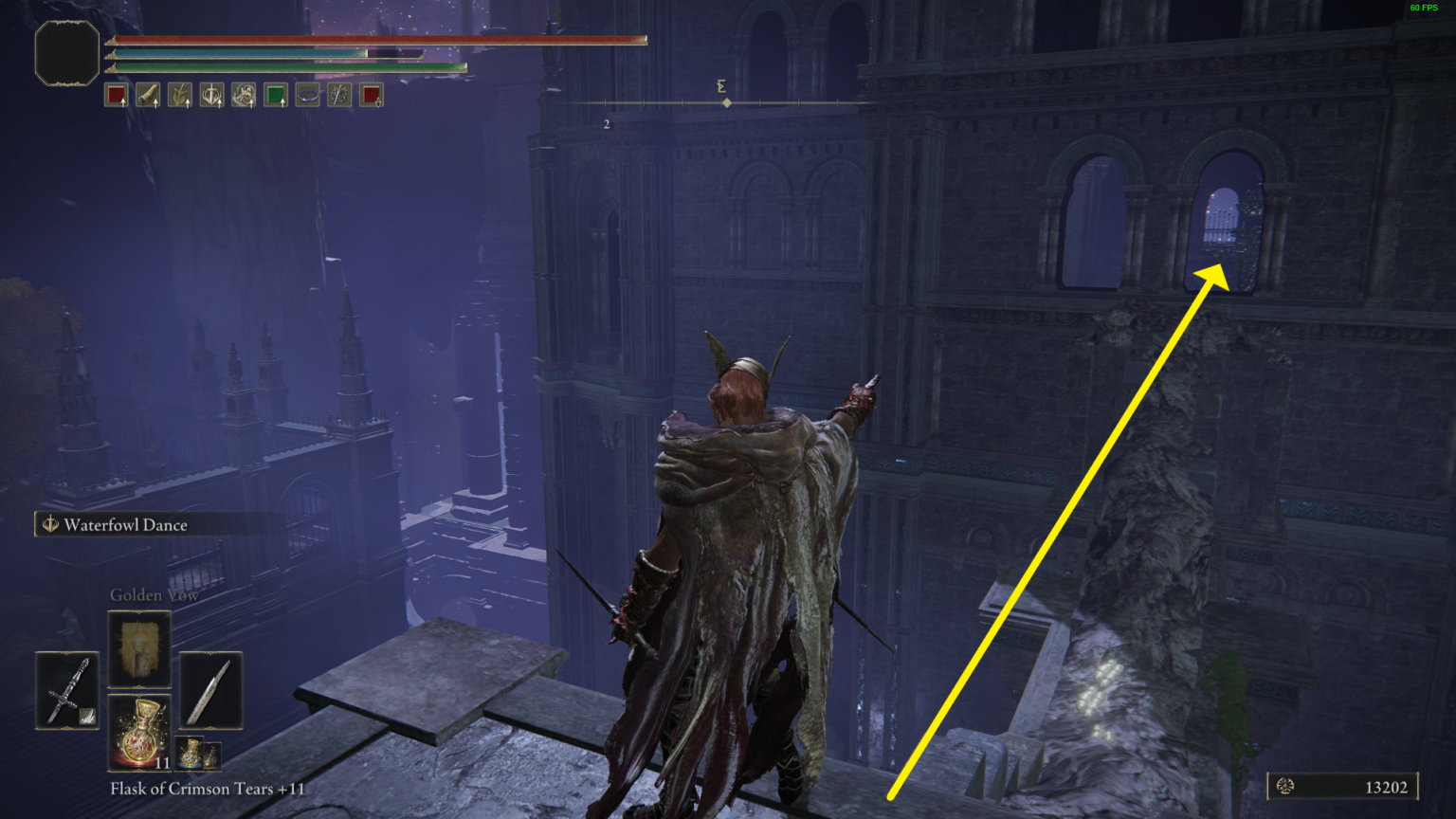Click the green flask icon in the pouch bar
1456x819 pixels.
pyautogui.click(x=275, y=94)
